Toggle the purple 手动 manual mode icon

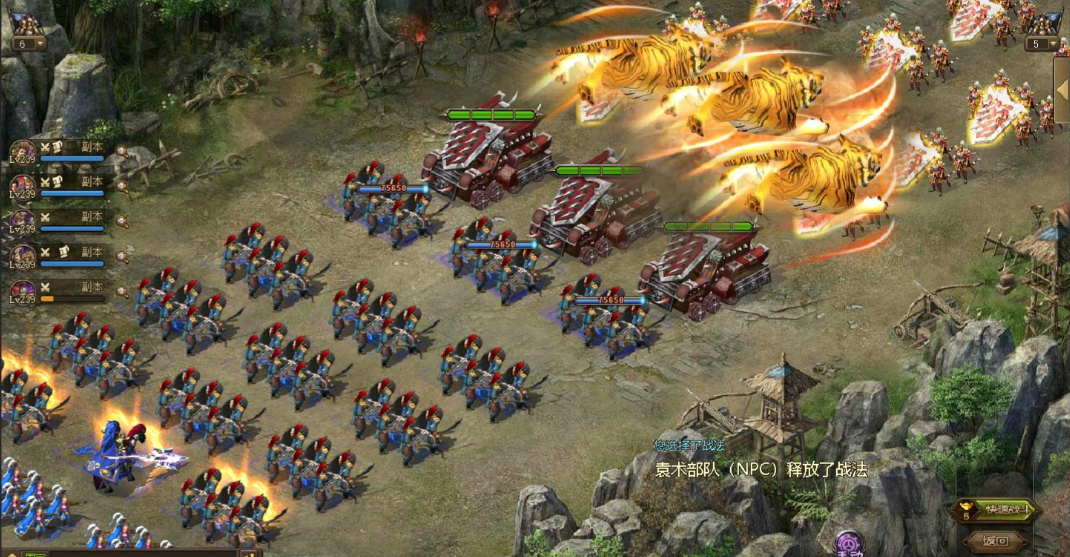click(x=849, y=544)
